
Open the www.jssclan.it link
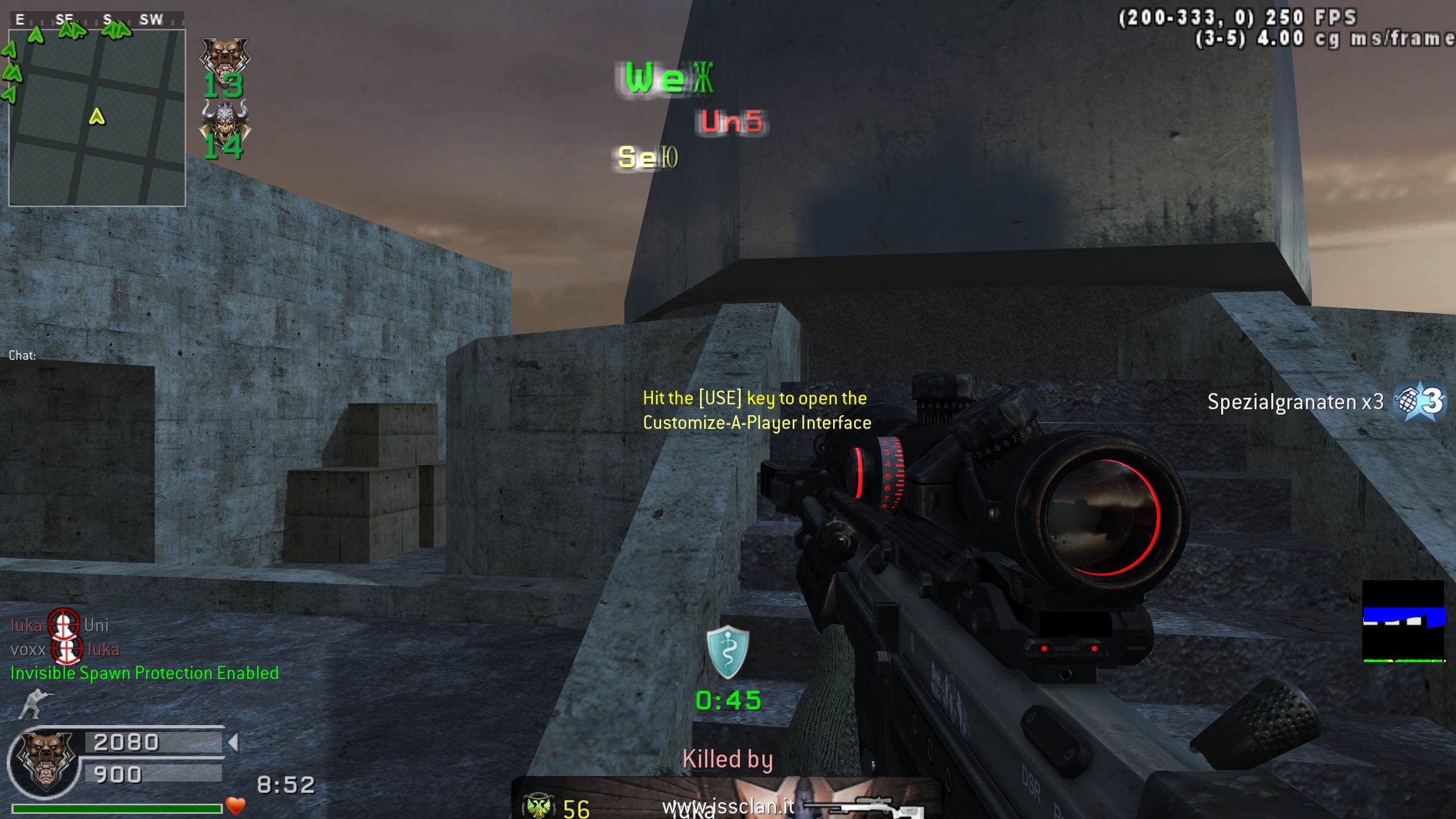tap(729, 806)
